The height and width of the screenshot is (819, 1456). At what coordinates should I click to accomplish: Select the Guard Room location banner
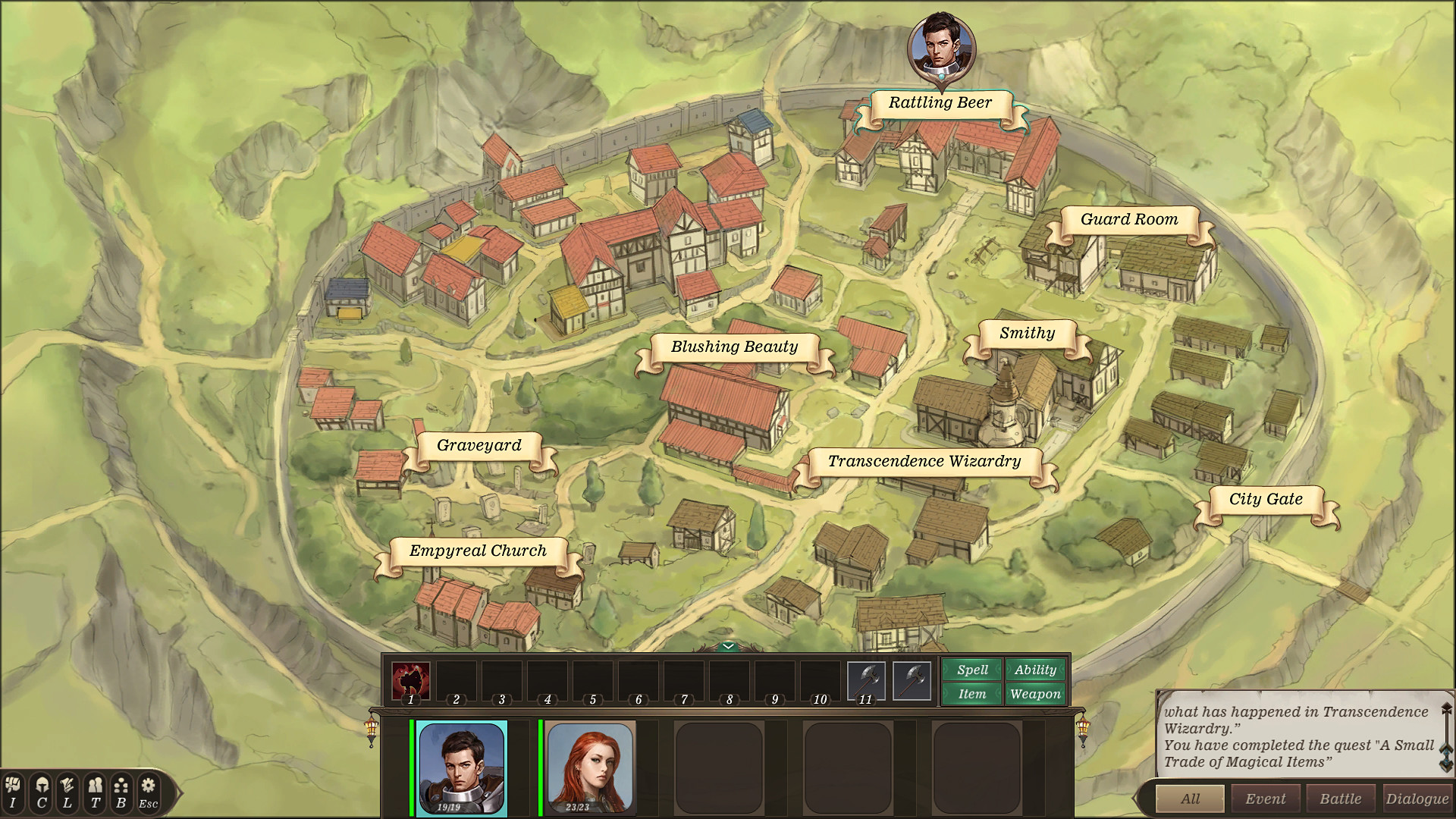coord(1129,220)
